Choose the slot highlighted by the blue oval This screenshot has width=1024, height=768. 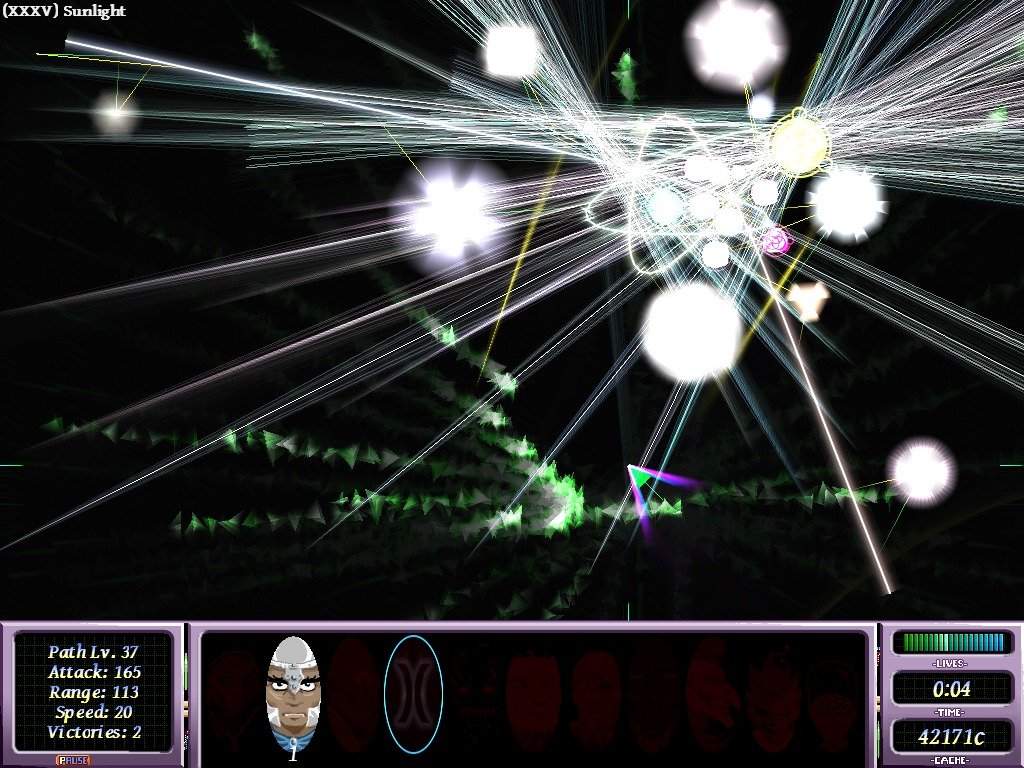413,695
